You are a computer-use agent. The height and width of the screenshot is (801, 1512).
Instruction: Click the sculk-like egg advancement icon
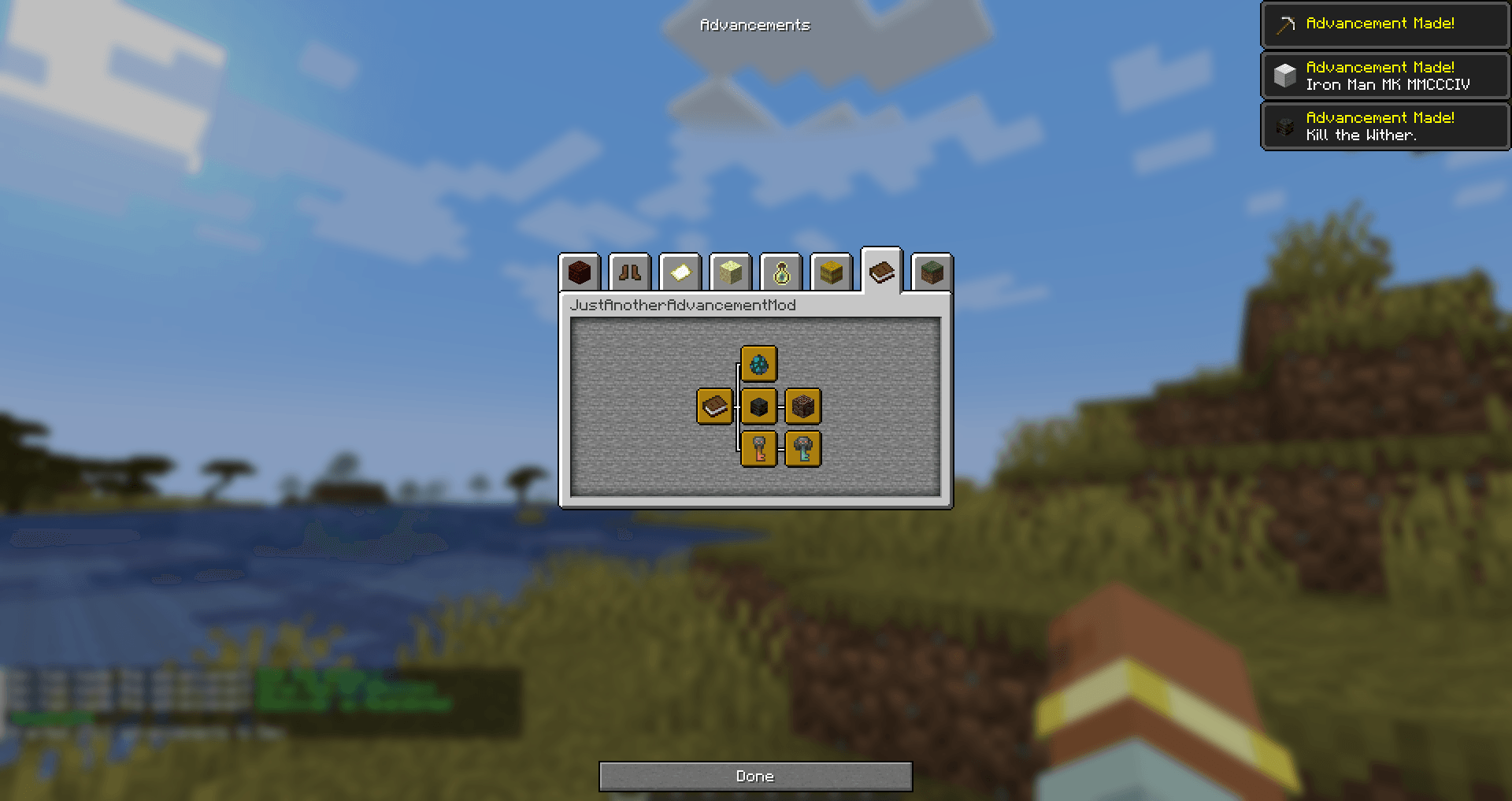point(758,362)
